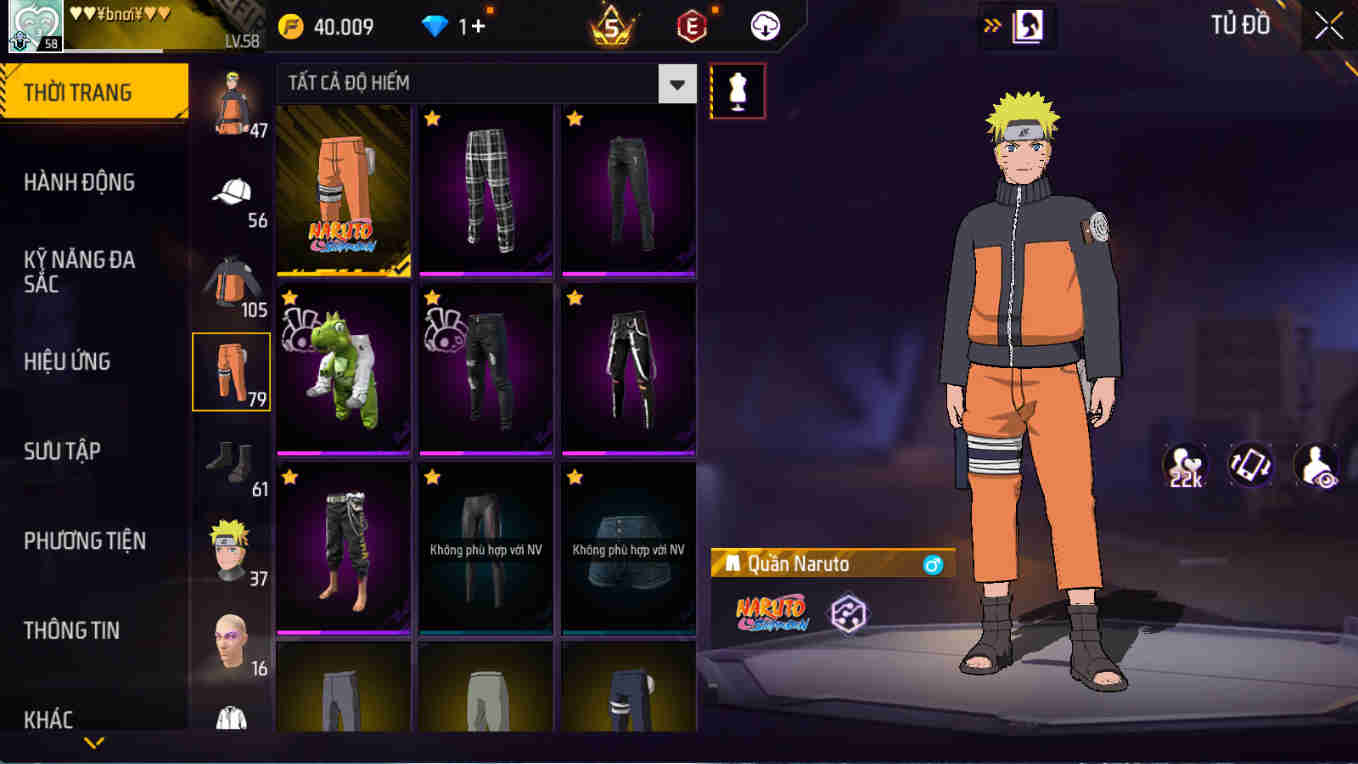Switch to the HÀNH ĐỘNG tab
The height and width of the screenshot is (764, 1358).
[95, 182]
